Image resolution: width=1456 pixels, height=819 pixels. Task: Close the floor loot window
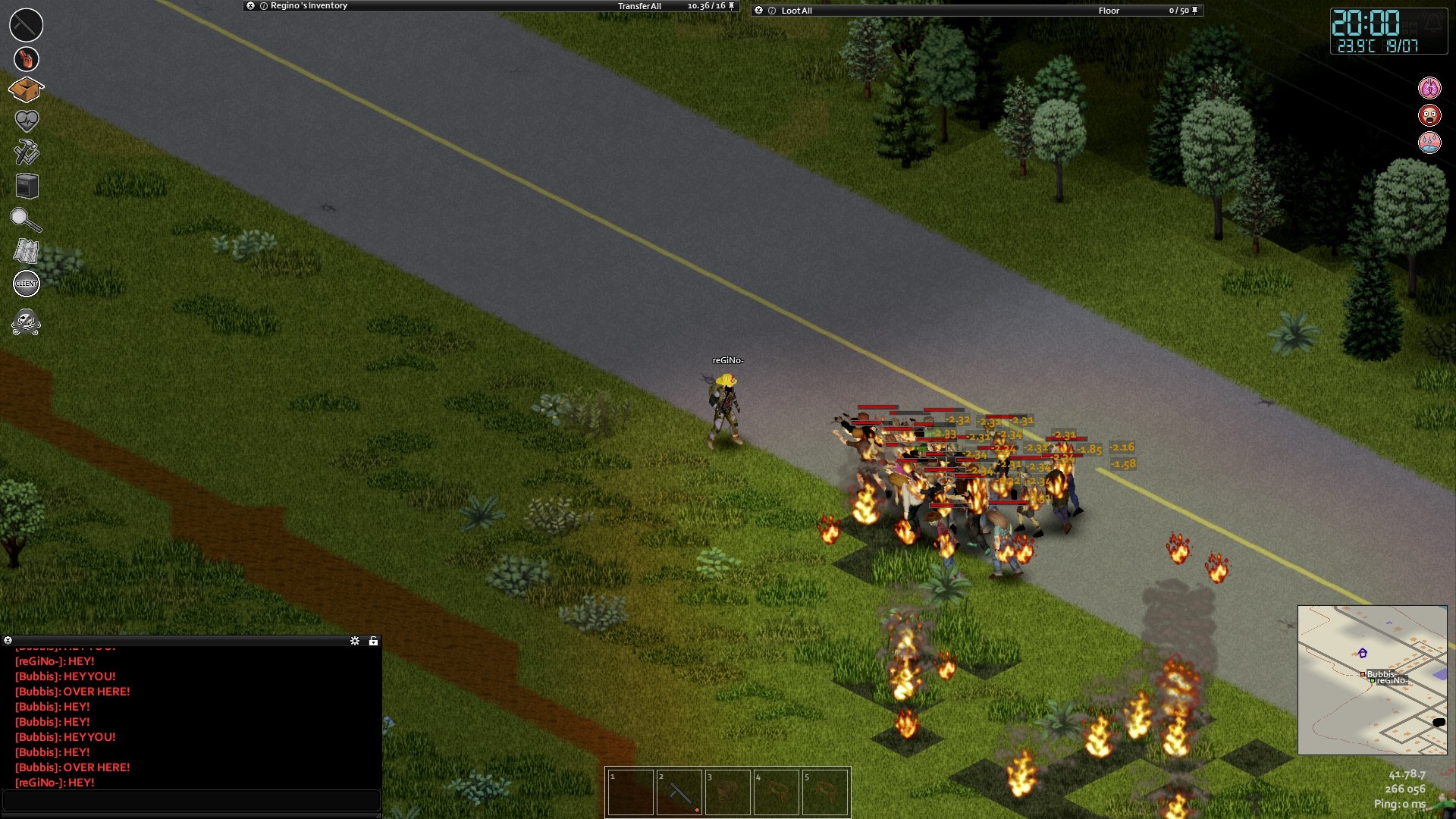pyautogui.click(x=758, y=11)
